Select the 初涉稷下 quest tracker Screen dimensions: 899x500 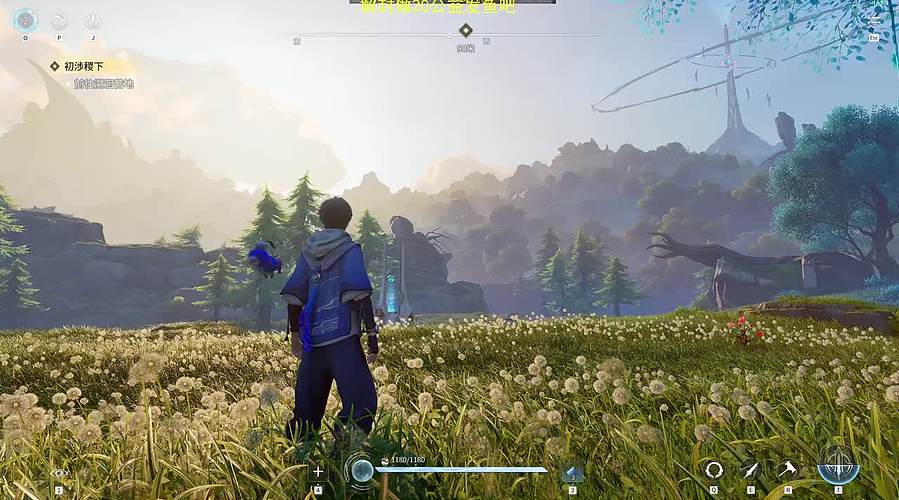(x=84, y=66)
